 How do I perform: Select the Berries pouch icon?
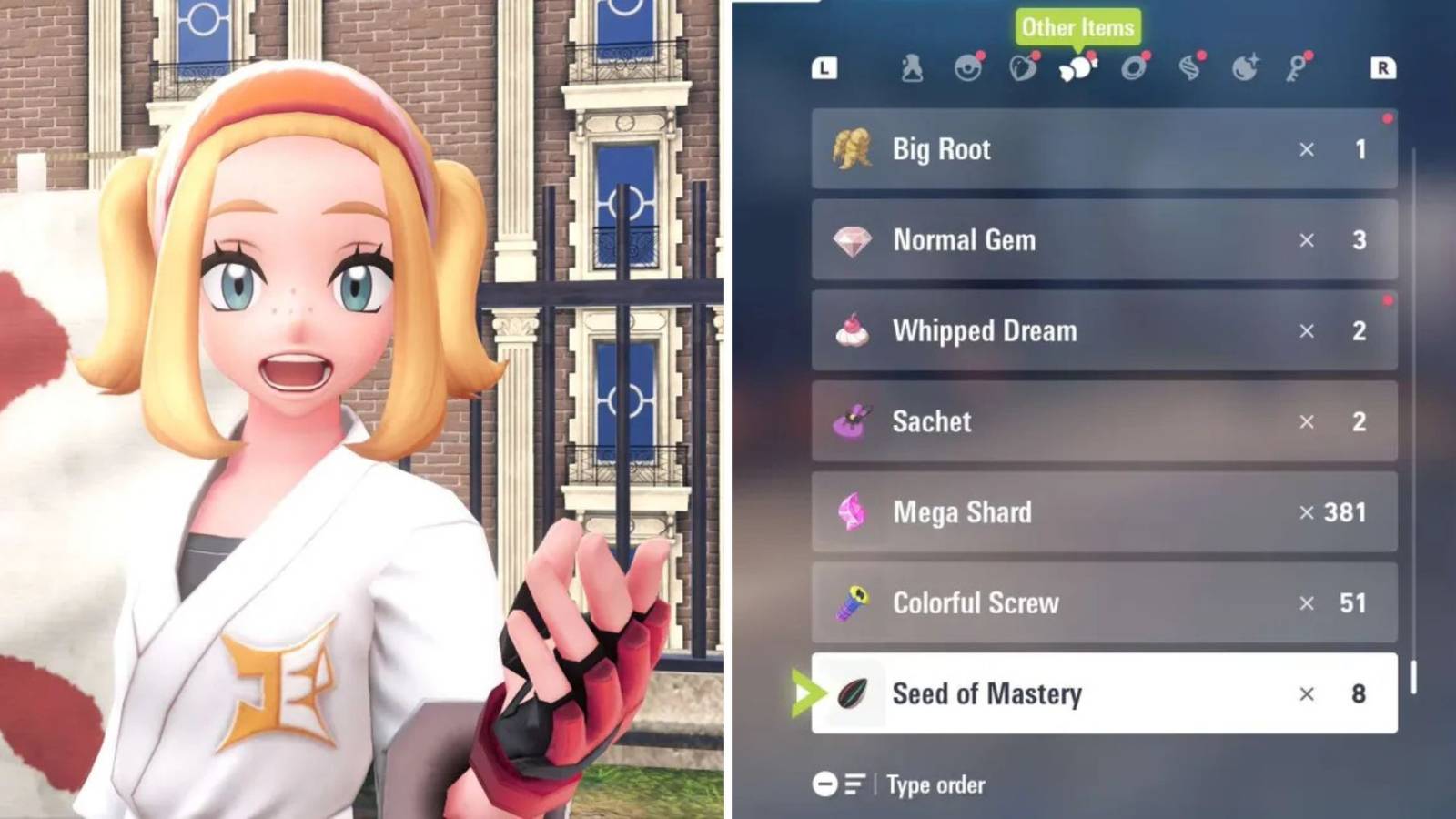tap(1023, 66)
